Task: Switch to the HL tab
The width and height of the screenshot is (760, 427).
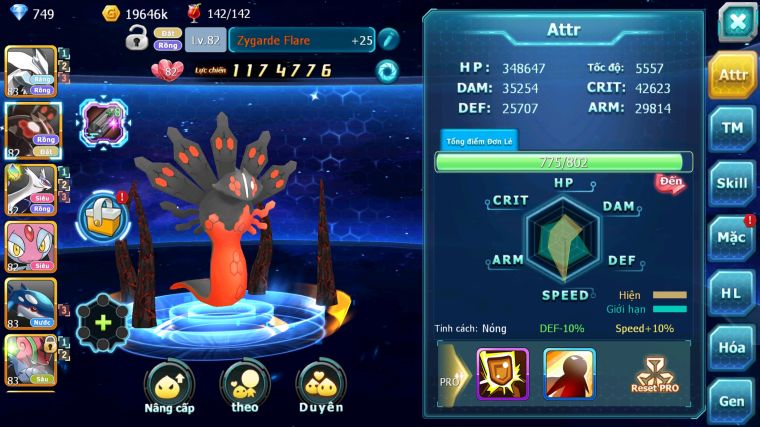Action: (733, 292)
